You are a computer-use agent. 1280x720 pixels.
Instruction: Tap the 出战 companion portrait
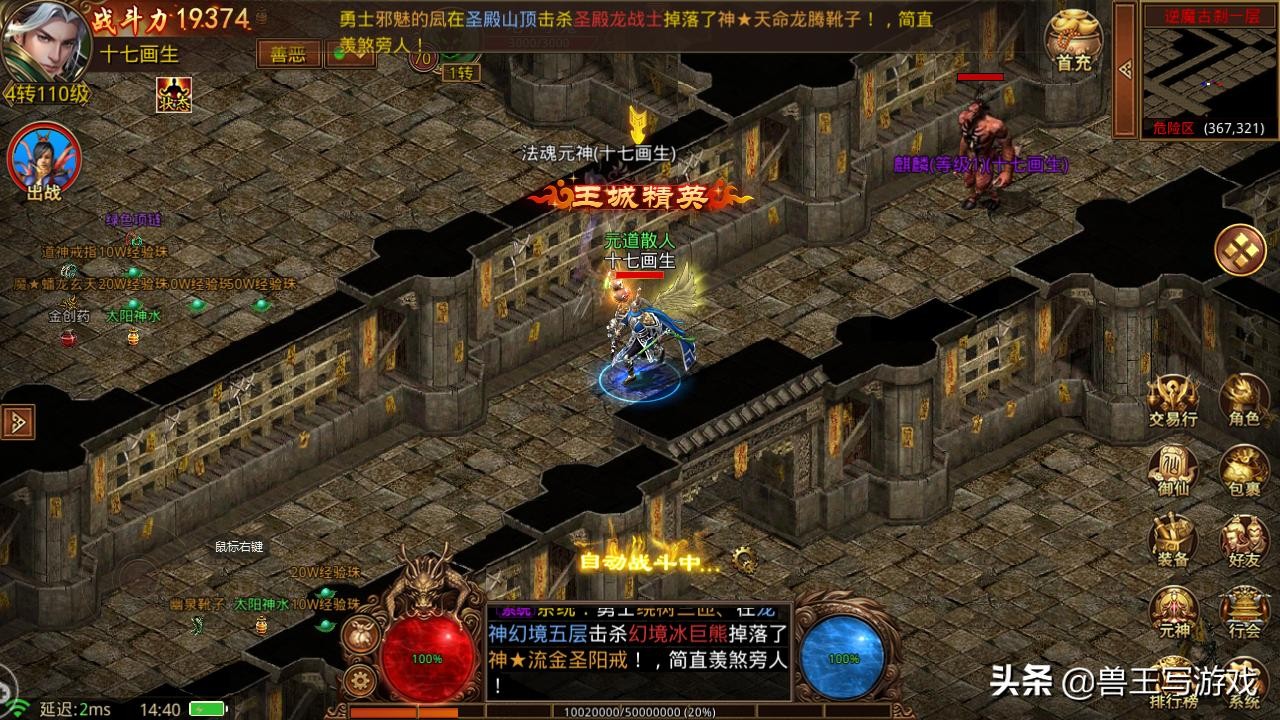pyautogui.click(x=43, y=162)
